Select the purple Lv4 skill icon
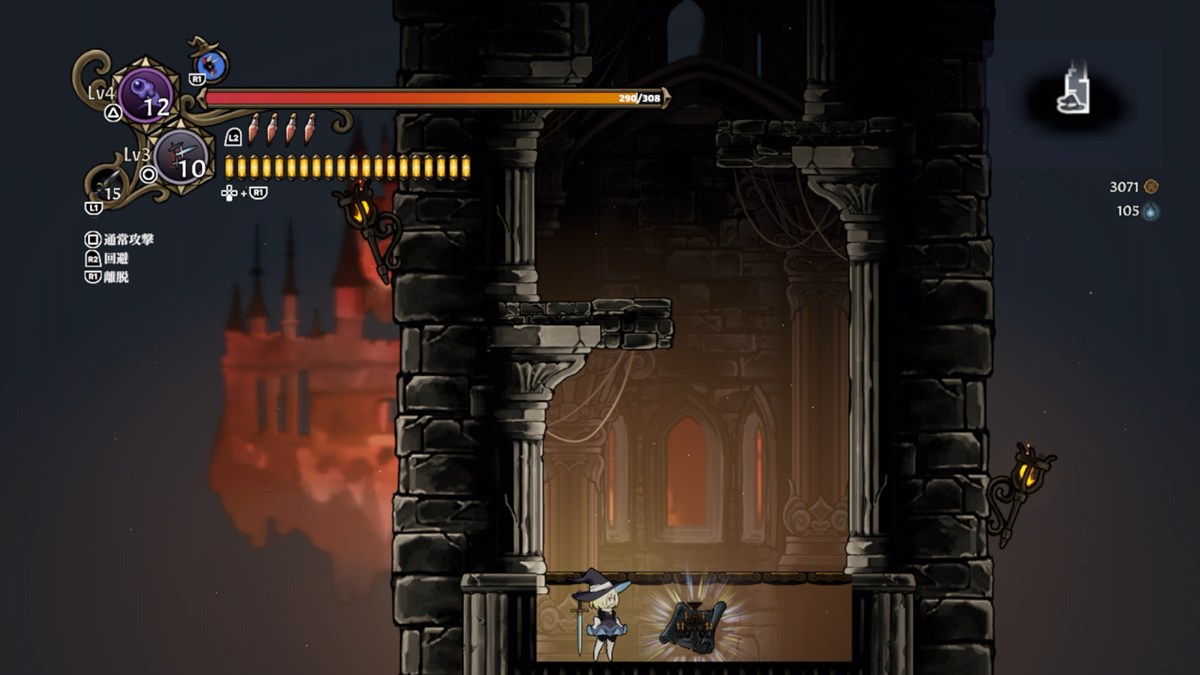The height and width of the screenshot is (675, 1200). click(146, 95)
